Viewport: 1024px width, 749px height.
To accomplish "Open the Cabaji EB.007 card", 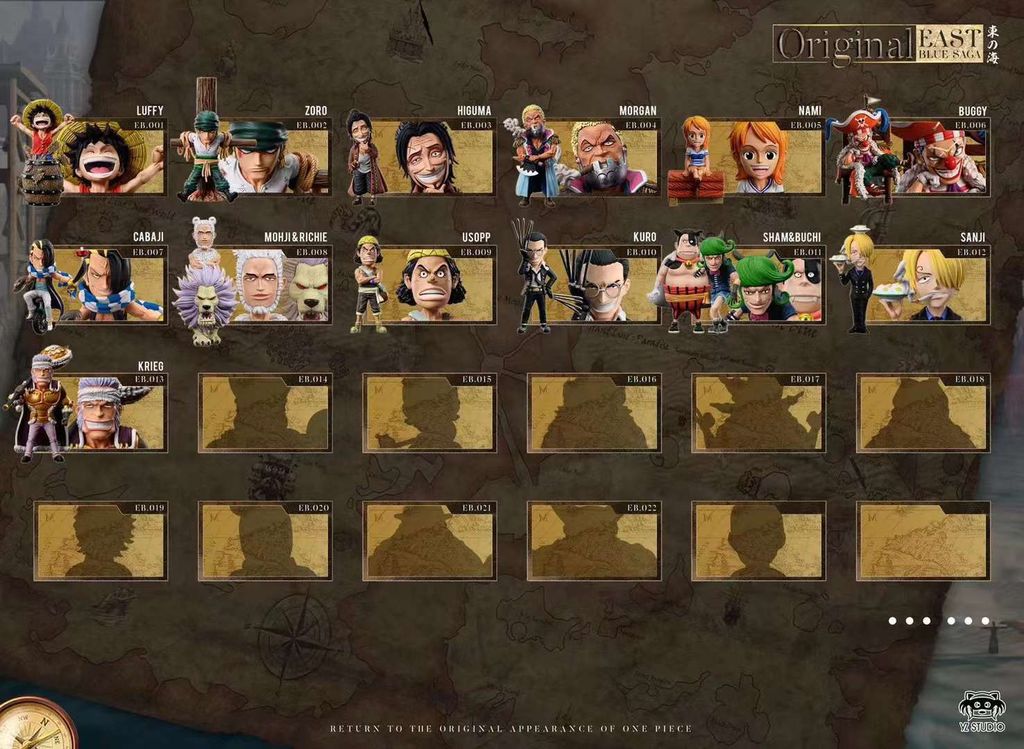I will pos(100,285).
